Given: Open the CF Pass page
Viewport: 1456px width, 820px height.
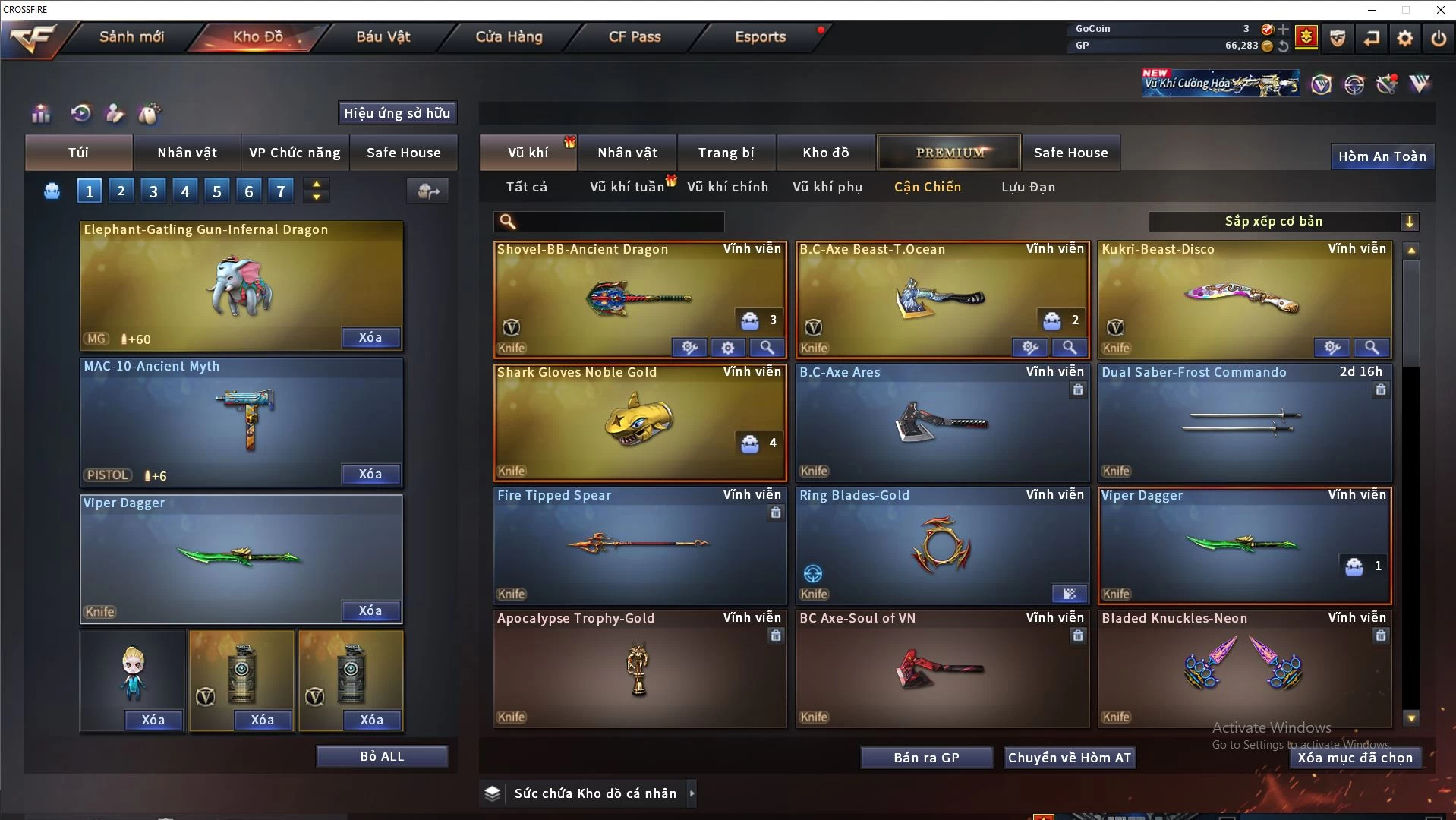Looking at the screenshot, I should pyautogui.click(x=635, y=36).
